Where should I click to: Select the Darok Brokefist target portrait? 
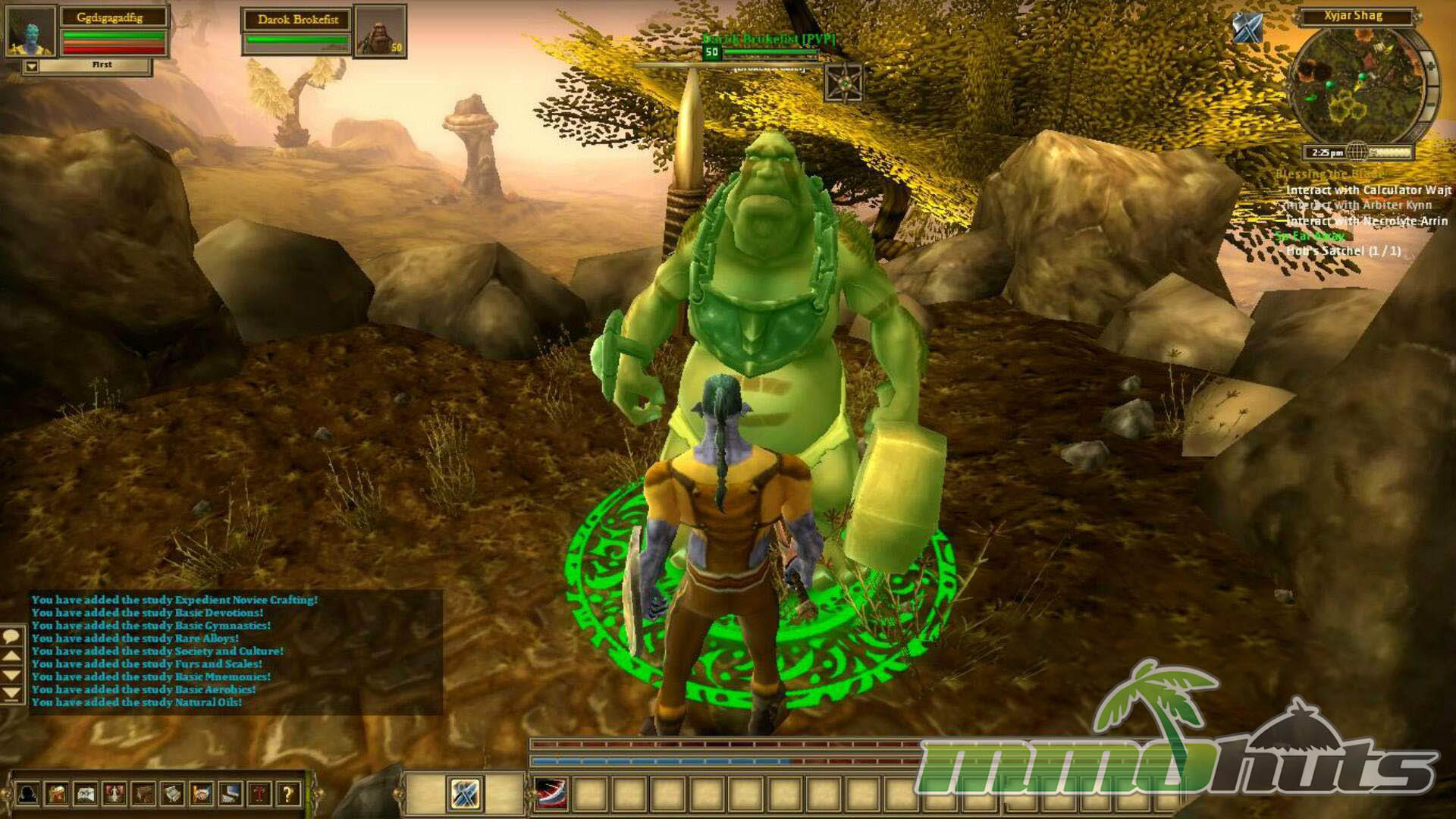[380, 31]
